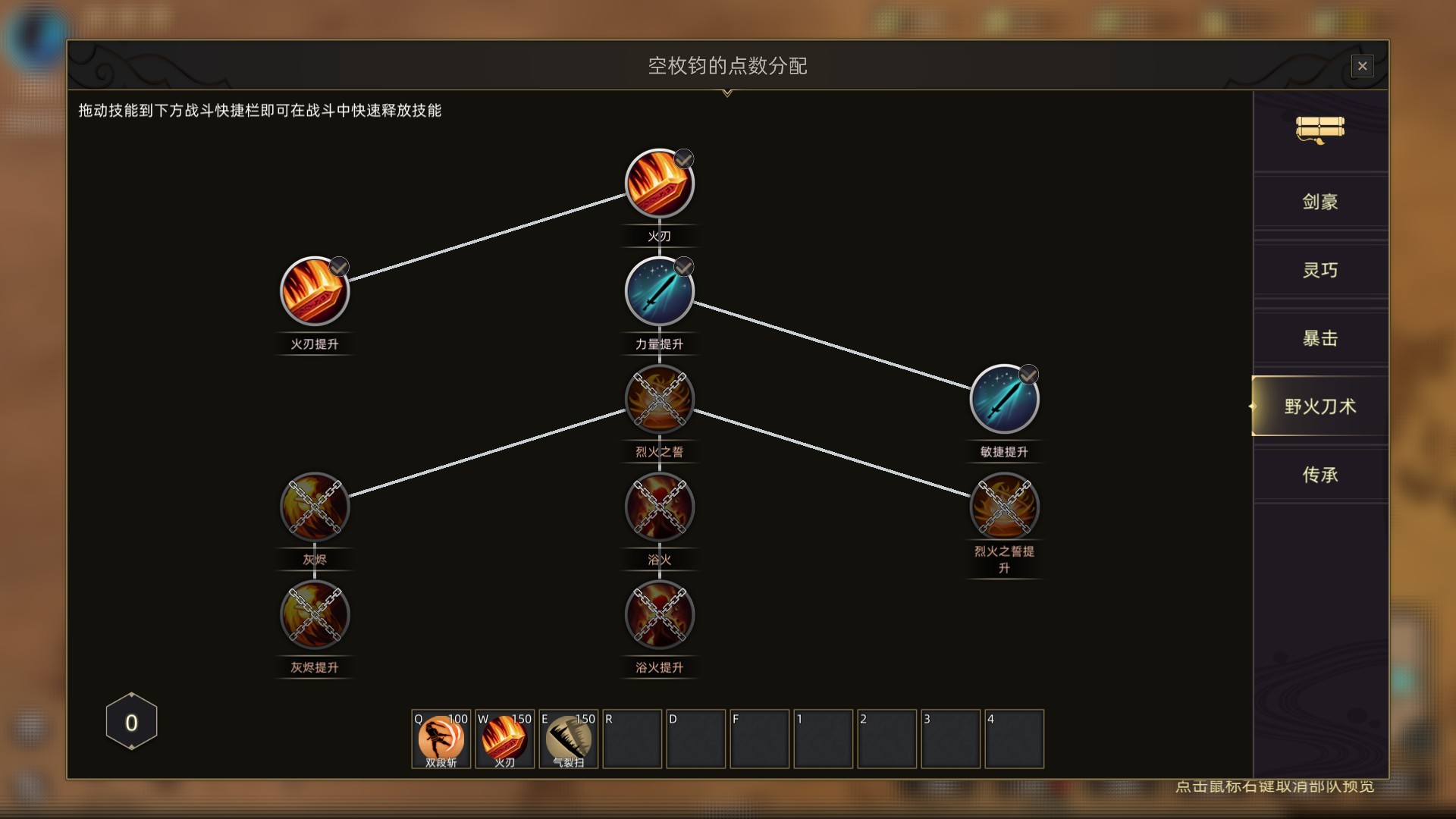Select the 灵巧 tab
The width and height of the screenshot is (1456, 819).
click(1319, 269)
